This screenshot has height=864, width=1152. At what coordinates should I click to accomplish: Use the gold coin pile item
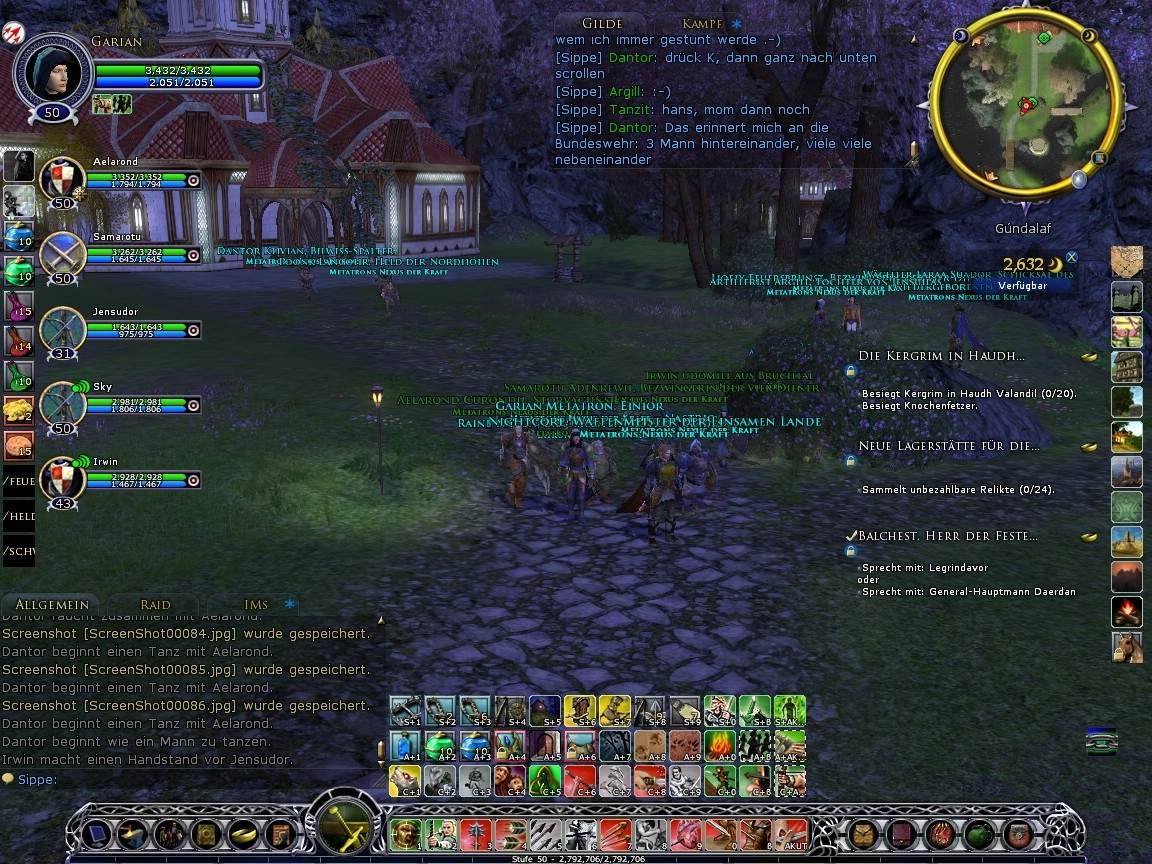(19, 408)
